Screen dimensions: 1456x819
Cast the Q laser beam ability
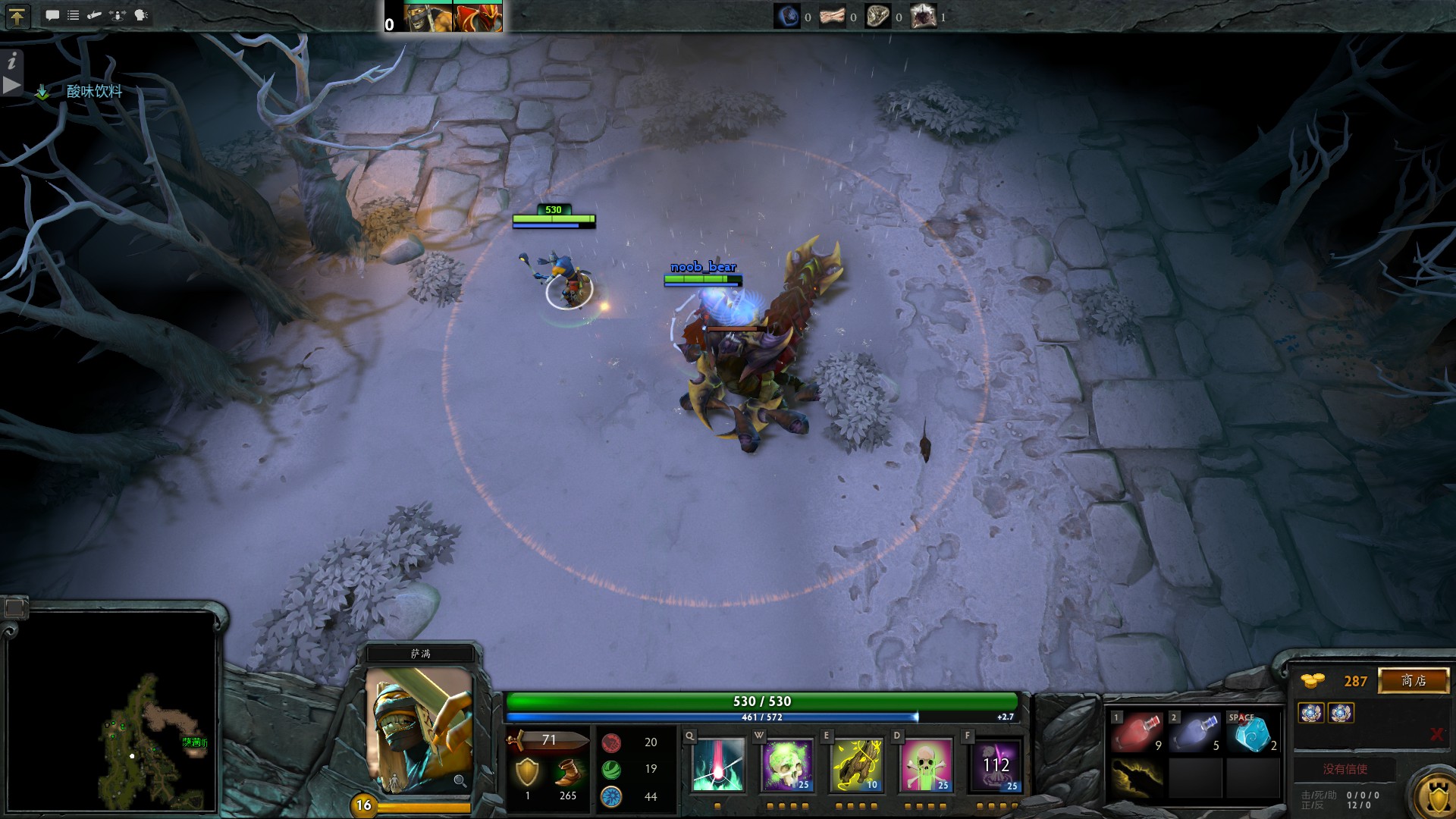(717, 765)
